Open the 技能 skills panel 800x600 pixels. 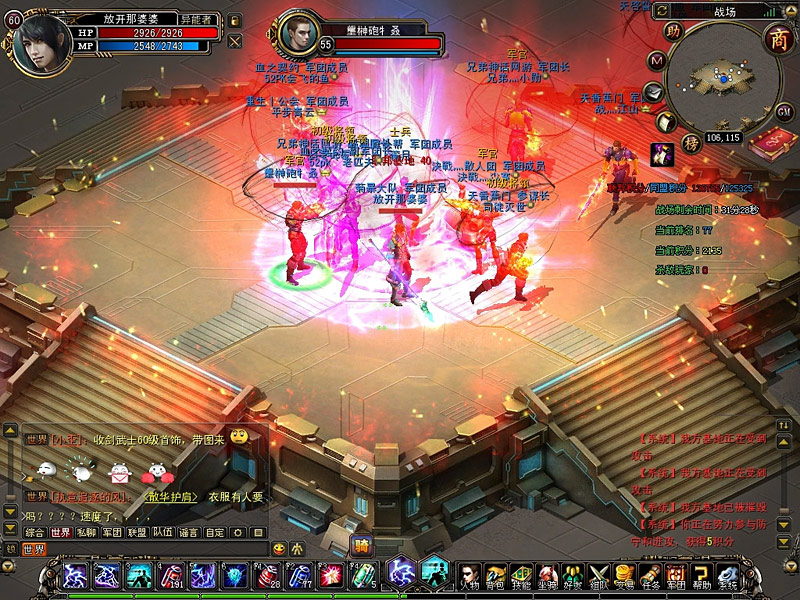(521, 577)
